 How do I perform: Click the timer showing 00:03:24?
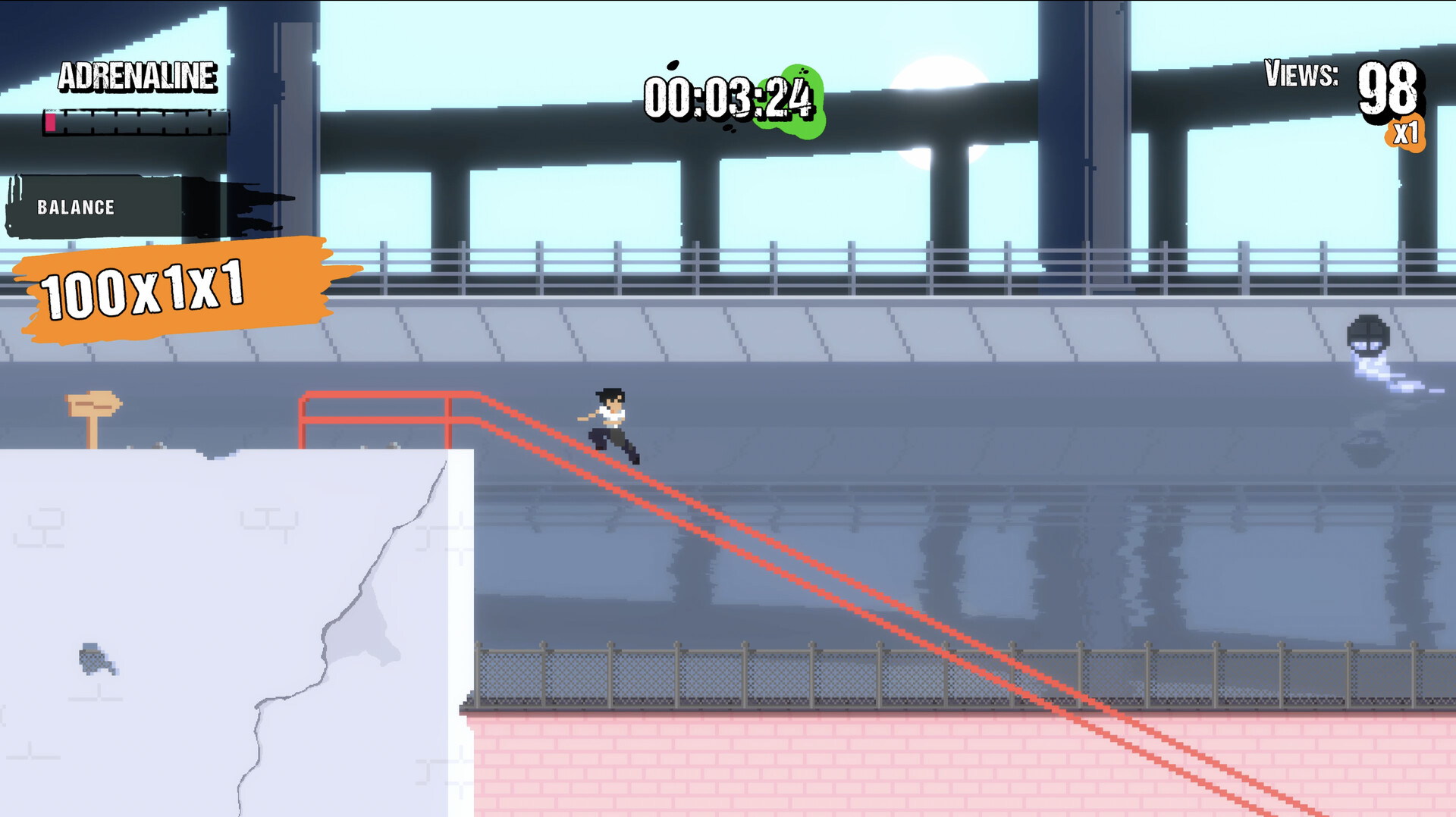tap(728, 99)
